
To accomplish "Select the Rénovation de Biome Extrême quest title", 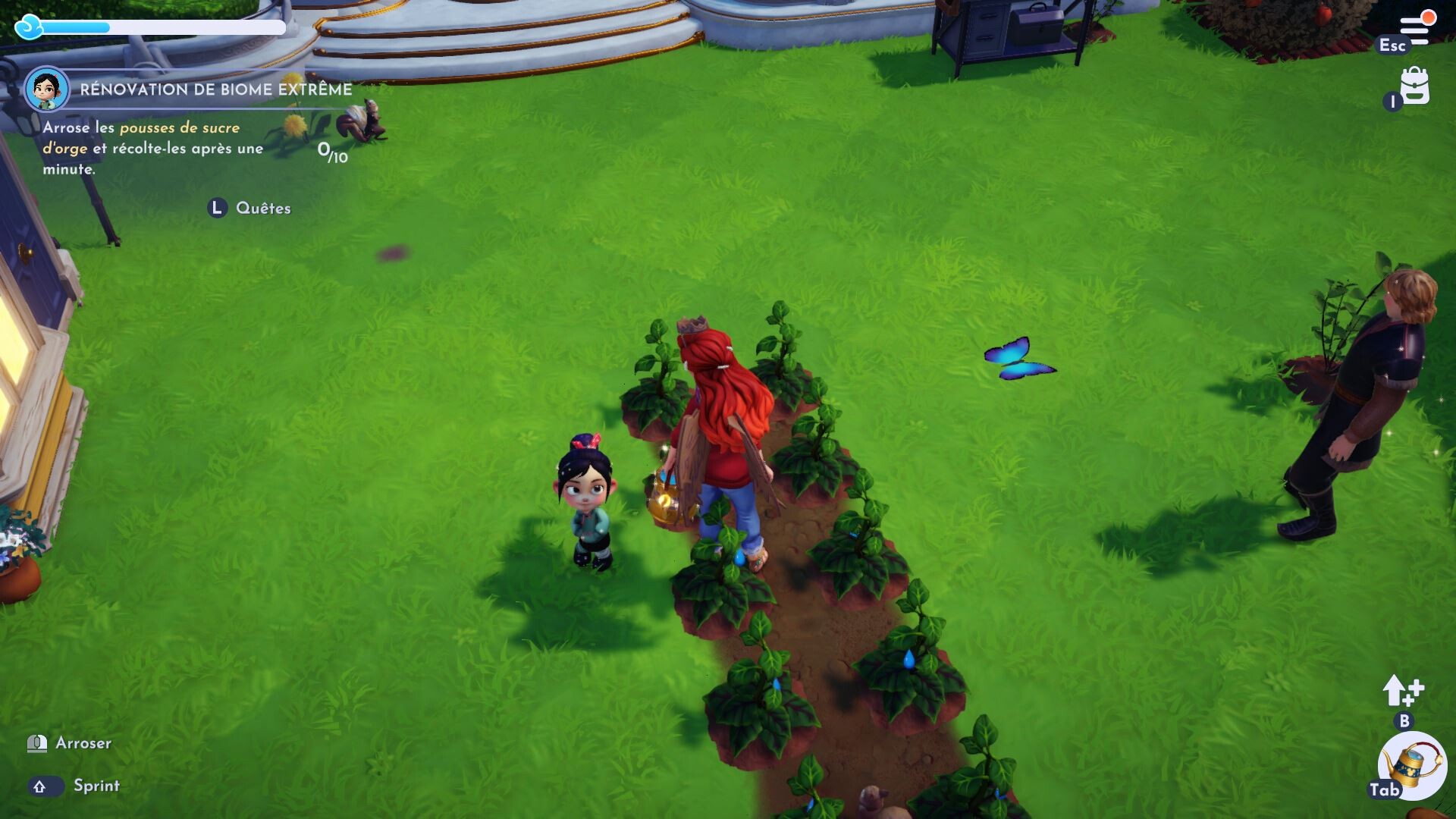I will pos(215,87).
